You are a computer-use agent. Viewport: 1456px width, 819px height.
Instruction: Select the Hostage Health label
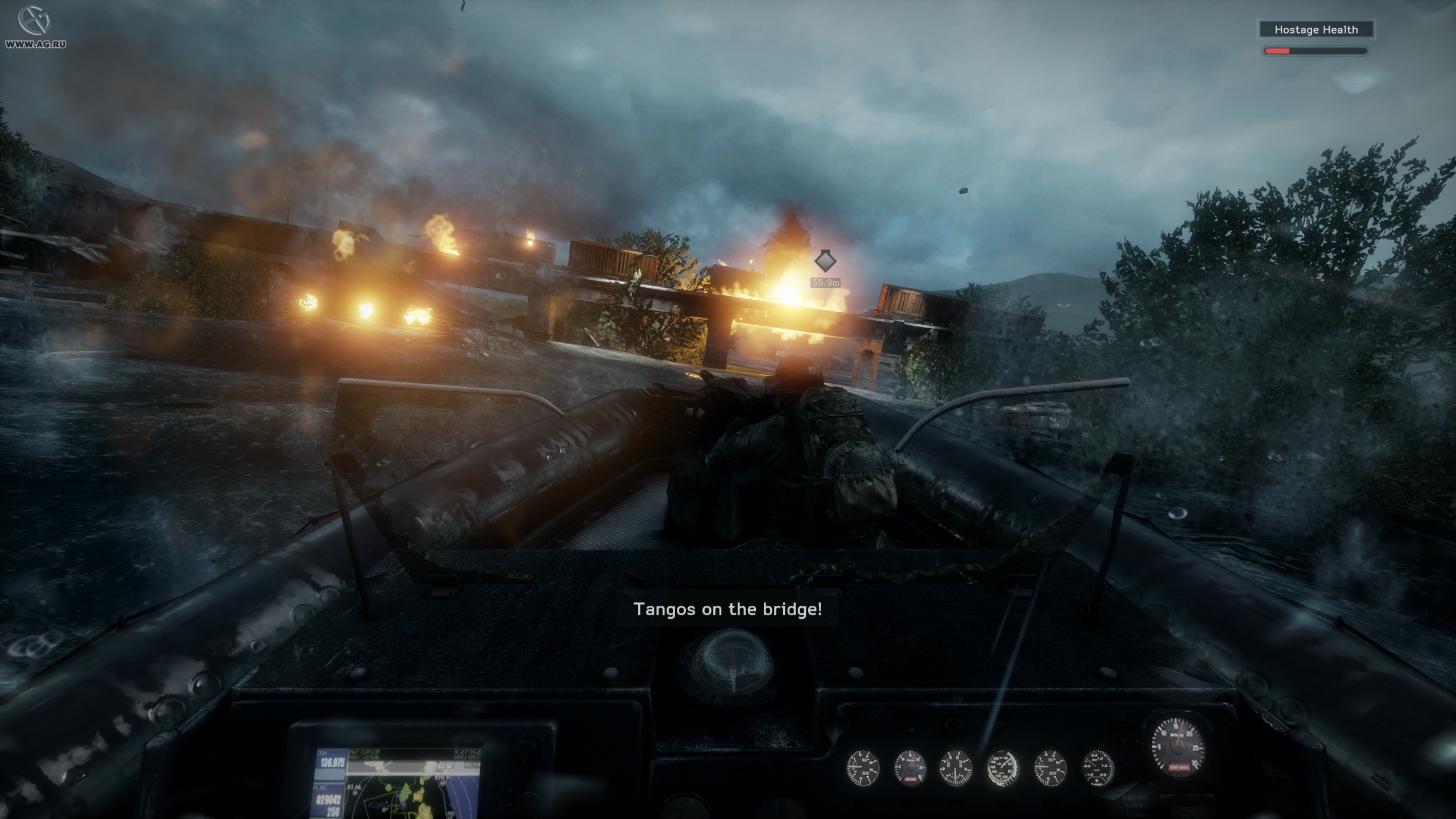tap(1316, 29)
